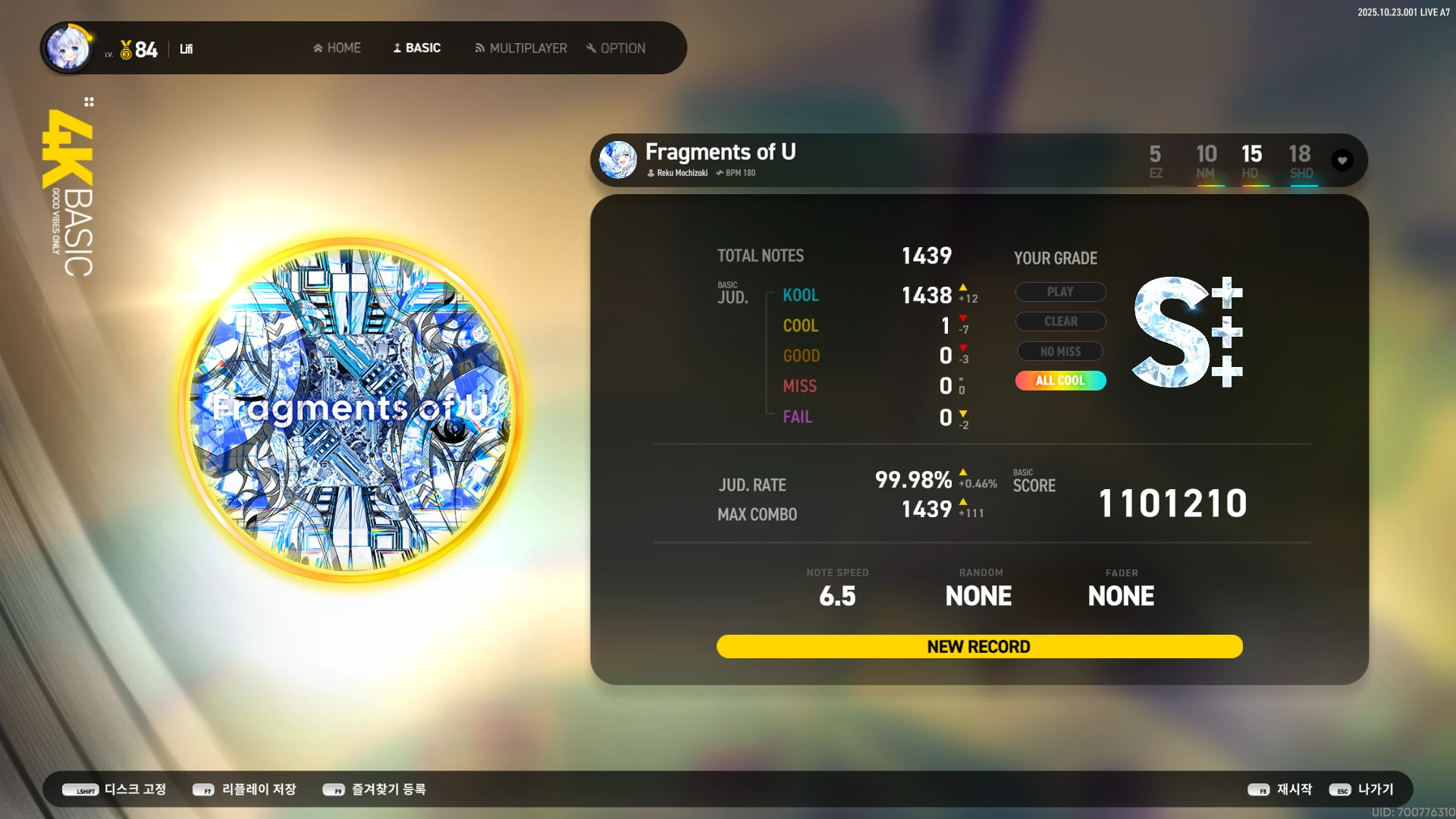Screen dimensions: 1456x819
Task: Exit the results screen (나가기)
Action: 1362,789
